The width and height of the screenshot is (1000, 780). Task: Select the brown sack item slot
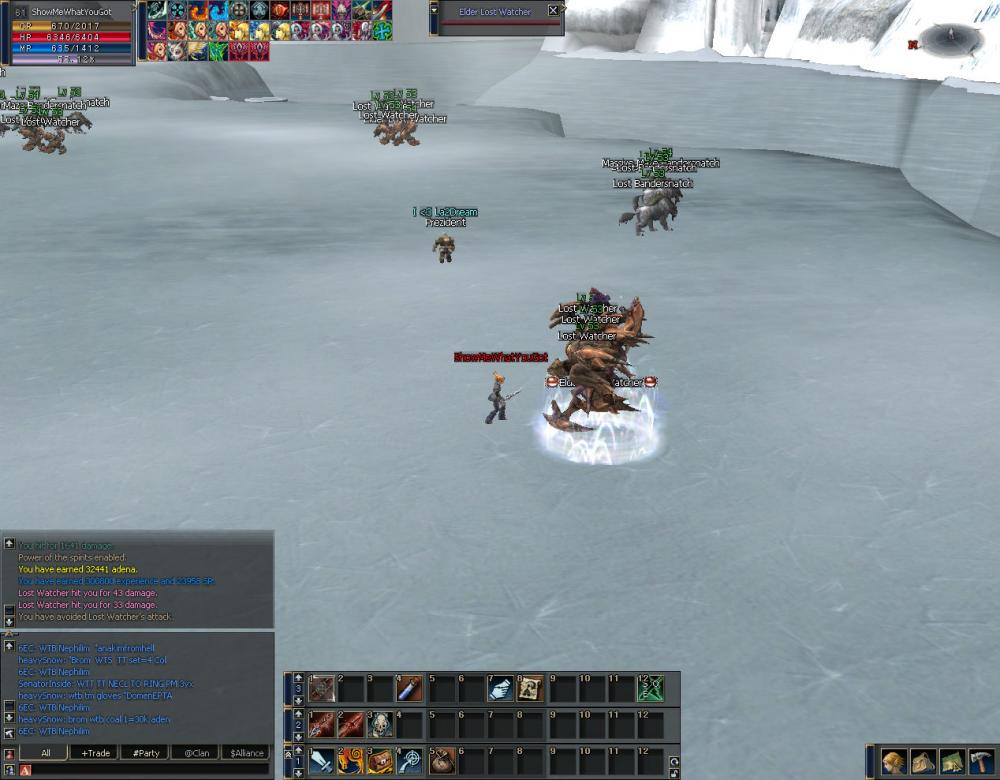click(x=442, y=761)
